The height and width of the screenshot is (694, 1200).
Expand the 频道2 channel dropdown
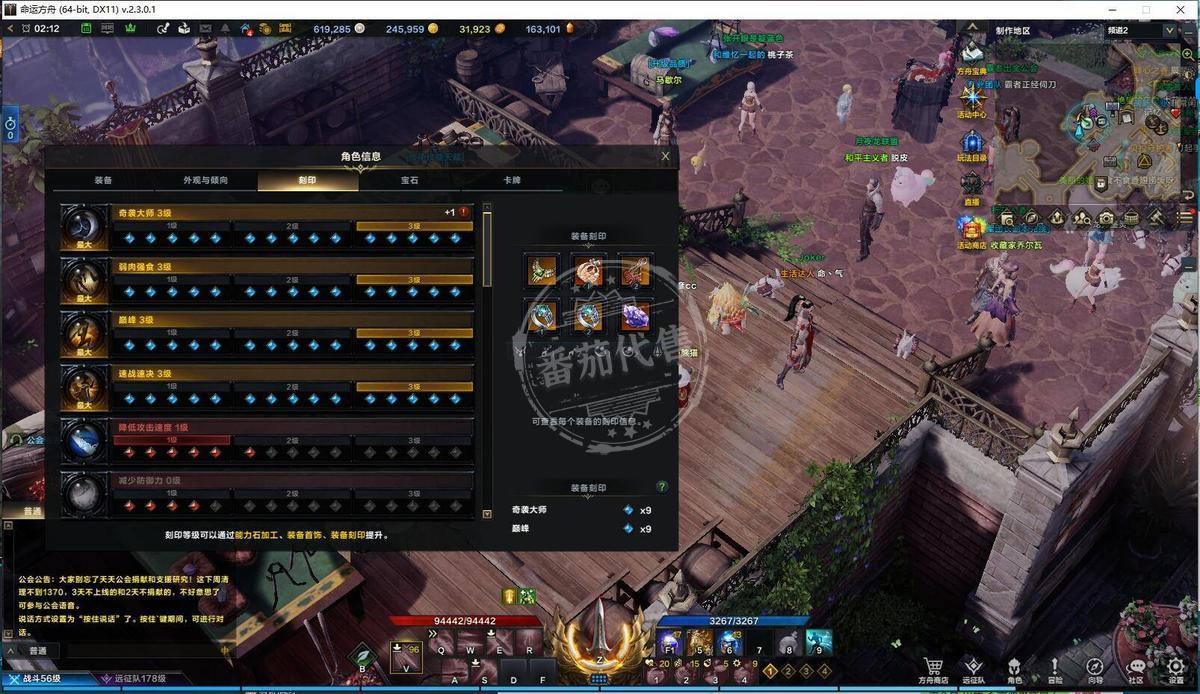(x=1170, y=30)
